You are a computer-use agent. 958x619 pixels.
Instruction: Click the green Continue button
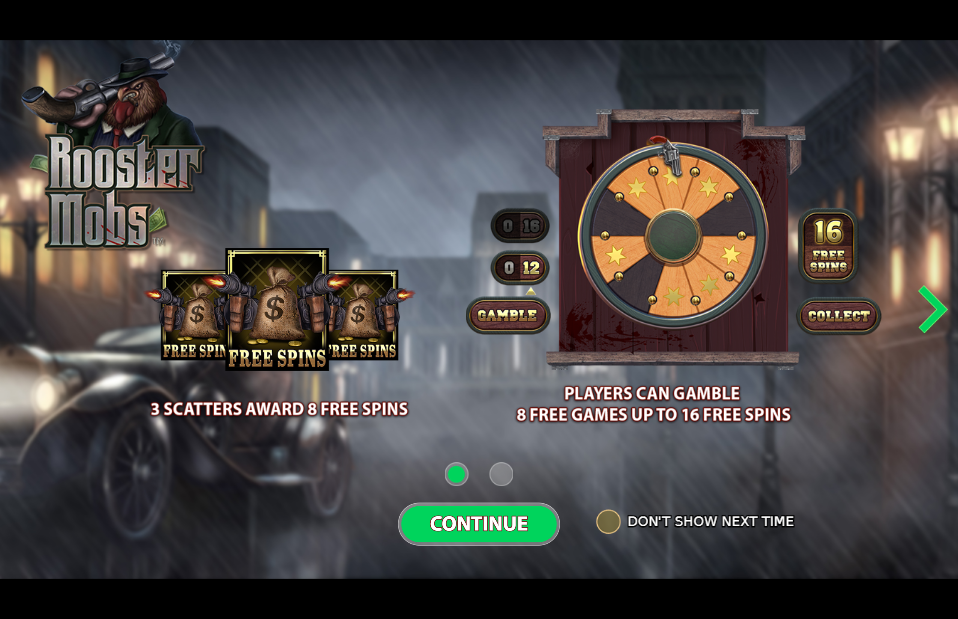[479, 523]
